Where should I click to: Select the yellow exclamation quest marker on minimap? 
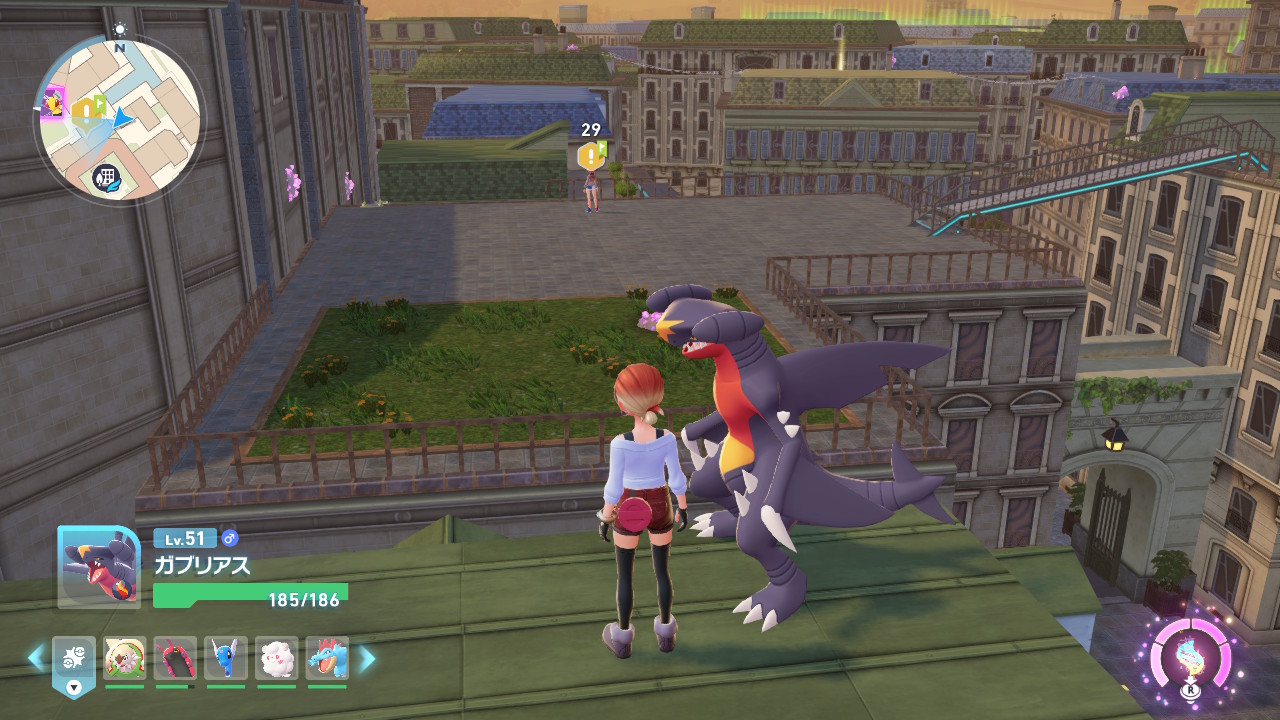(x=83, y=107)
